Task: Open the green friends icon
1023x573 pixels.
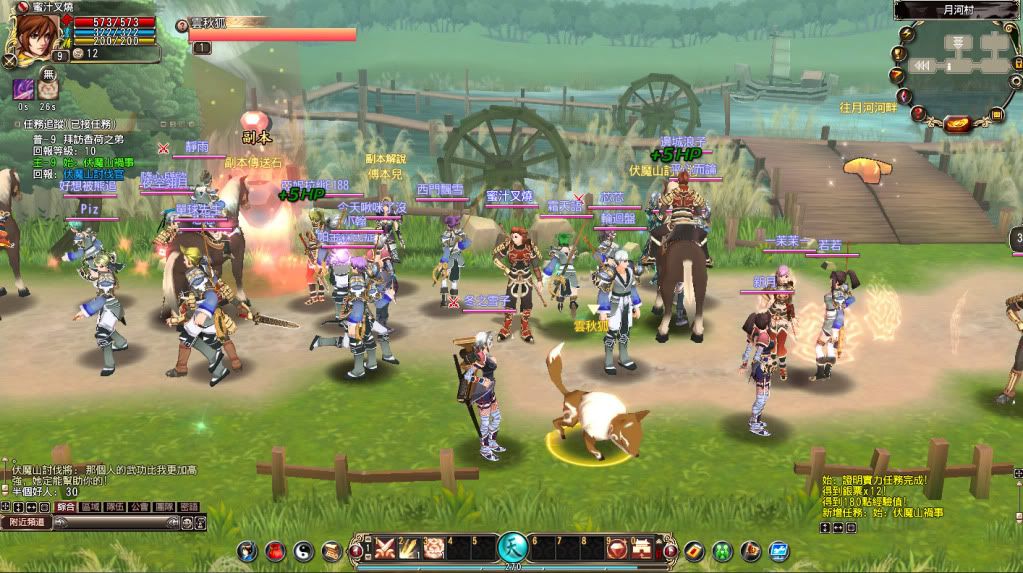Action: click(721, 551)
